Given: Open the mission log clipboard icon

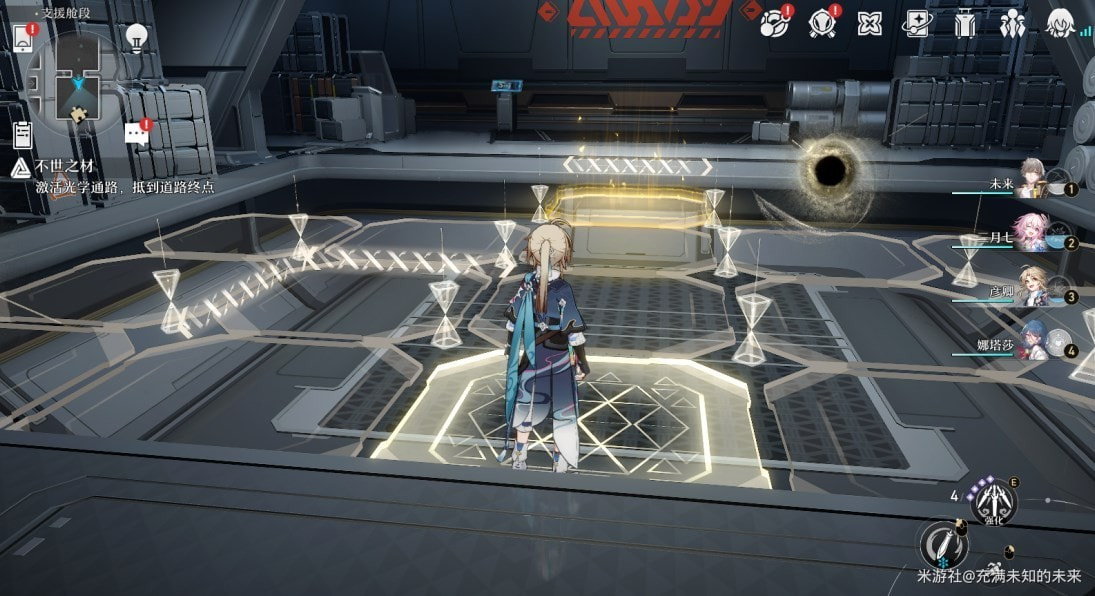Looking at the screenshot, I should tap(23, 134).
